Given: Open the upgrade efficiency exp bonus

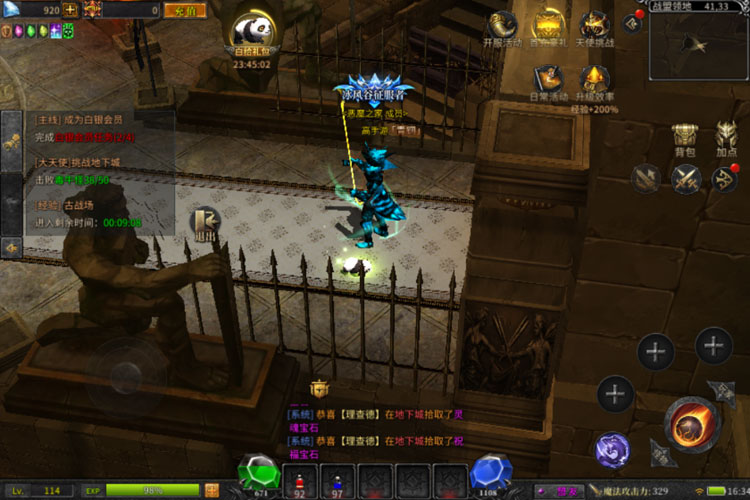Looking at the screenshot, I should point(596,84).
